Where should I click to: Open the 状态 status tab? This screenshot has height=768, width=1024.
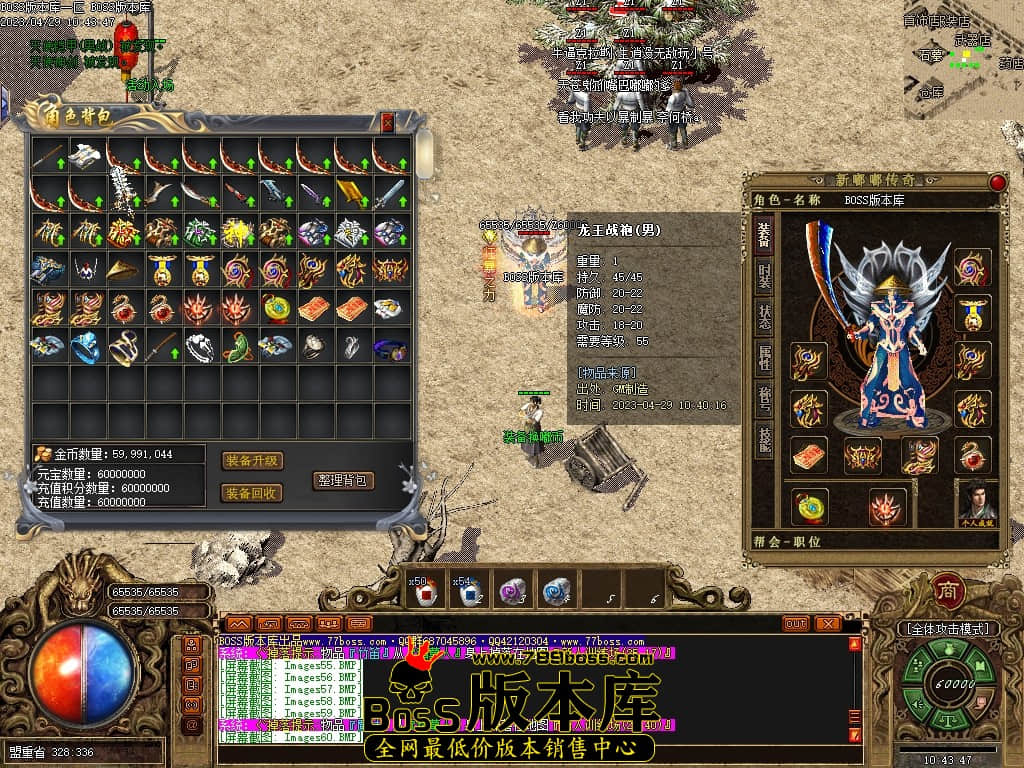tap(764, 320)
